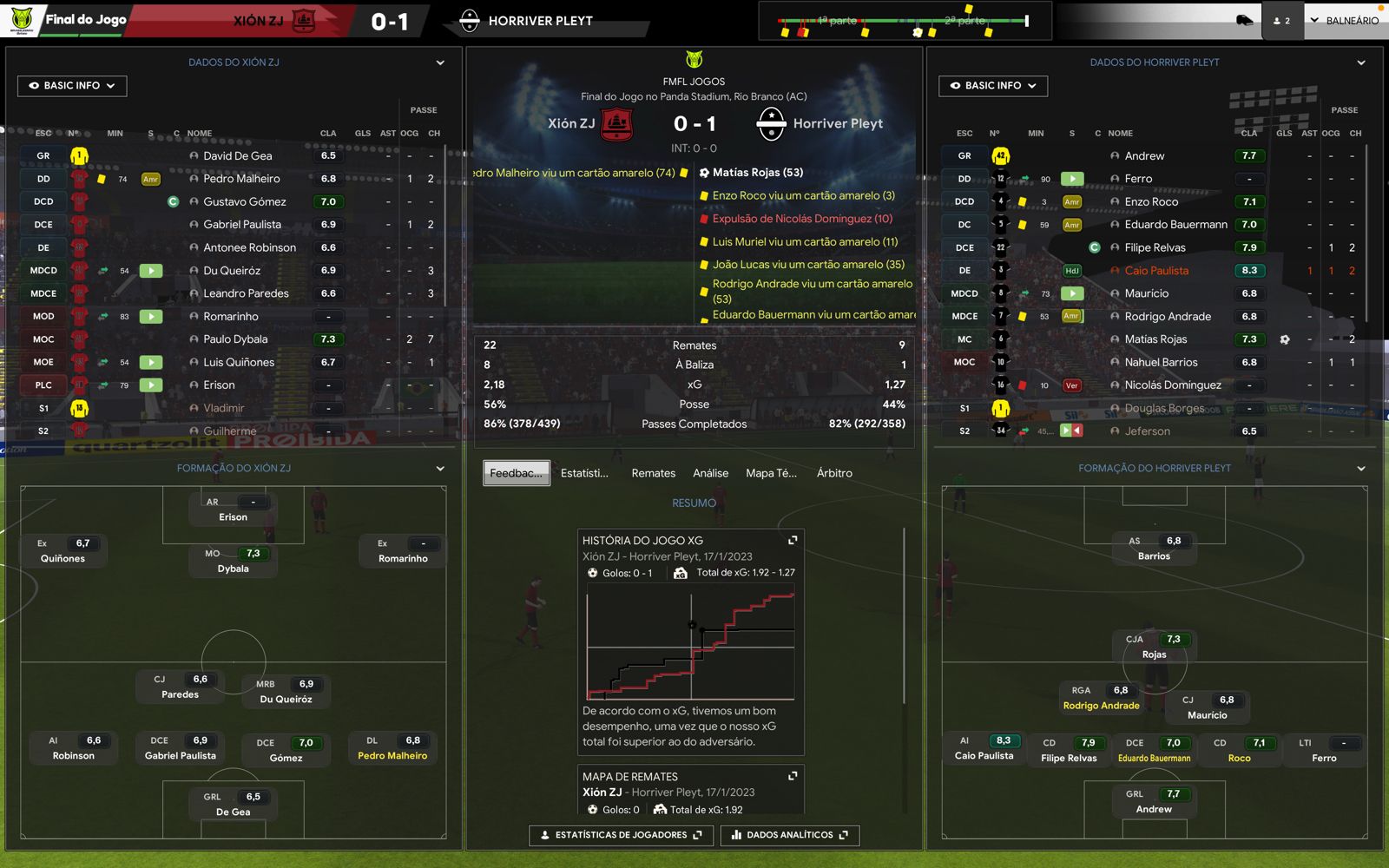Click De Gea on the formation pitch
The image size is (1389, 868).
pos(233,805)
